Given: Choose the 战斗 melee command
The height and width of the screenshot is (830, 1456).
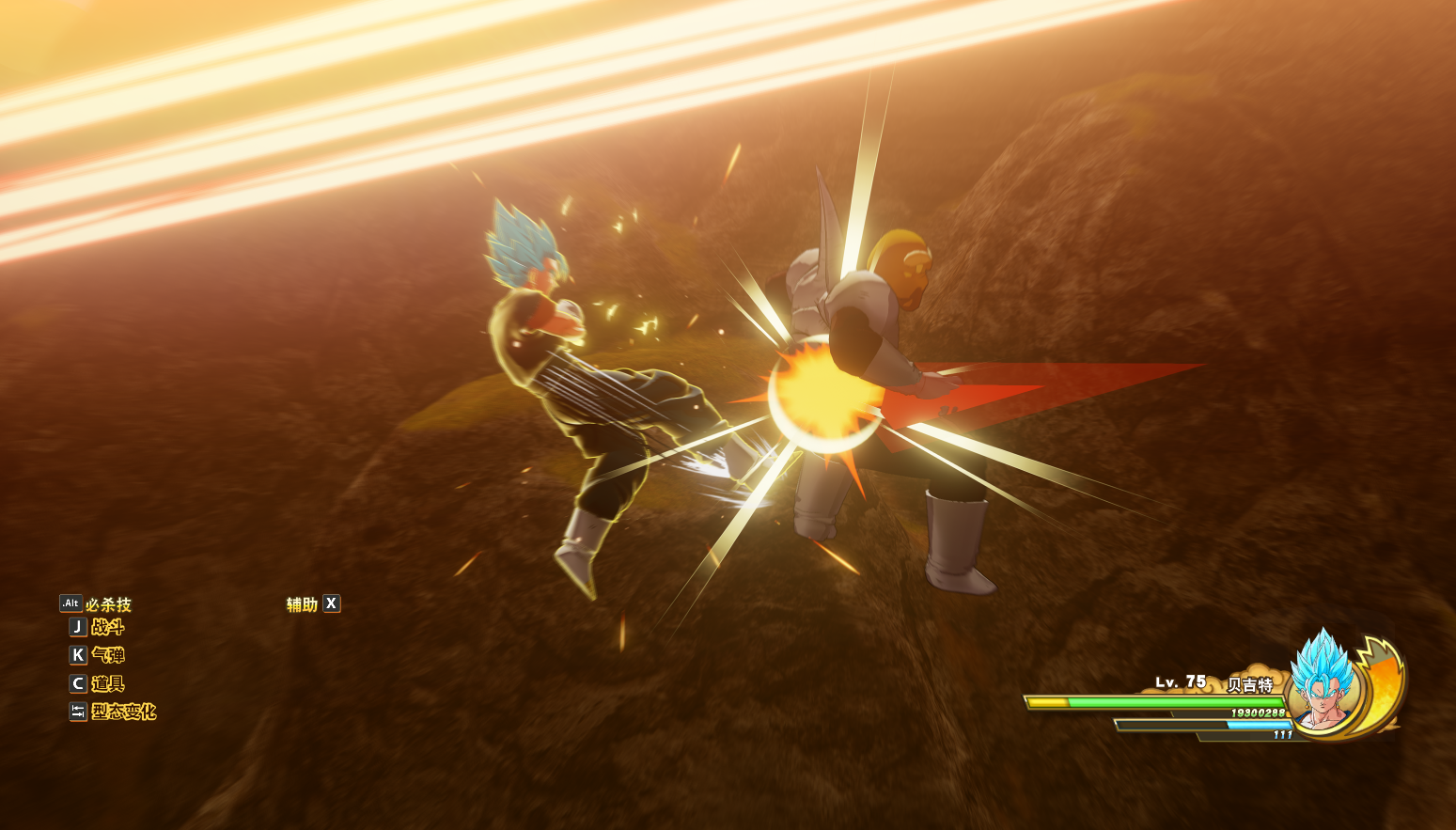Looking at the screenshot, I should click(107, 628).
